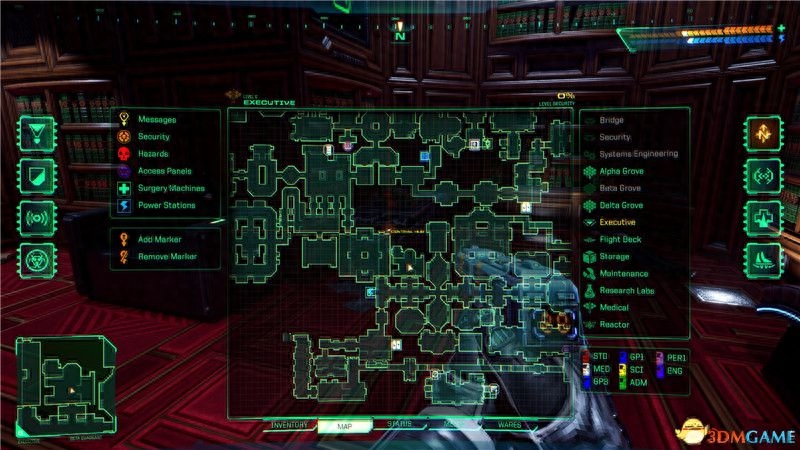800x450 pixels.
Task: Toggle Security markers on the map
Action: pyautogui.click(x=154, y=137)
